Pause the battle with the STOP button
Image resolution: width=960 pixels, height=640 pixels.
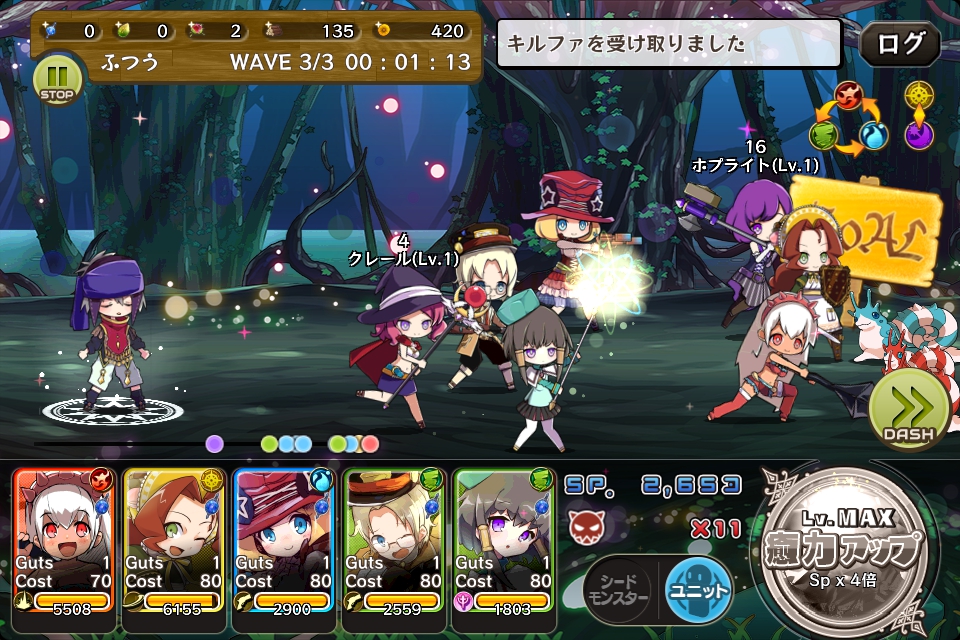[x=59, y=78]
